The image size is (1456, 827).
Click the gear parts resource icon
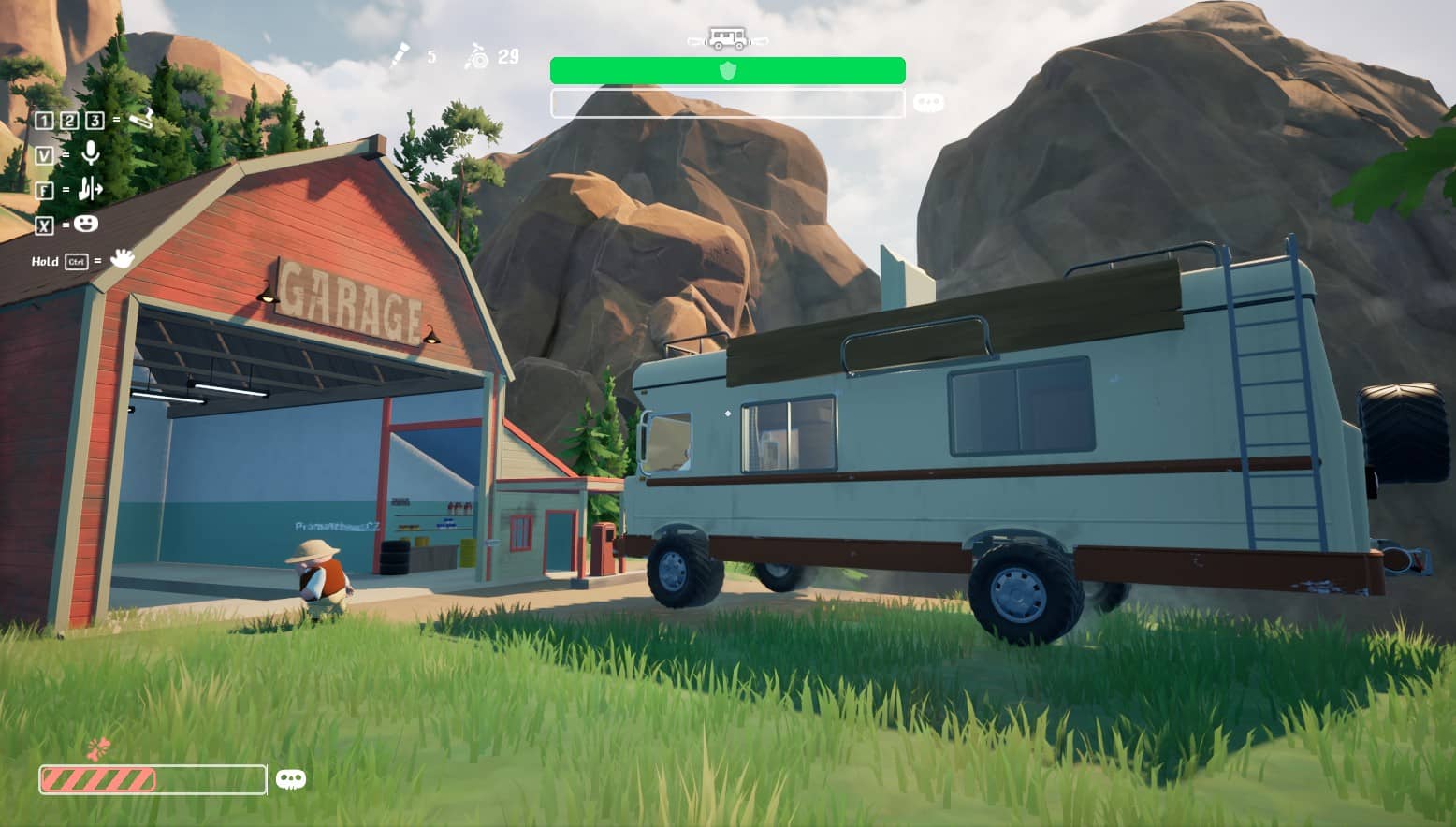click(x=476, y=57)
